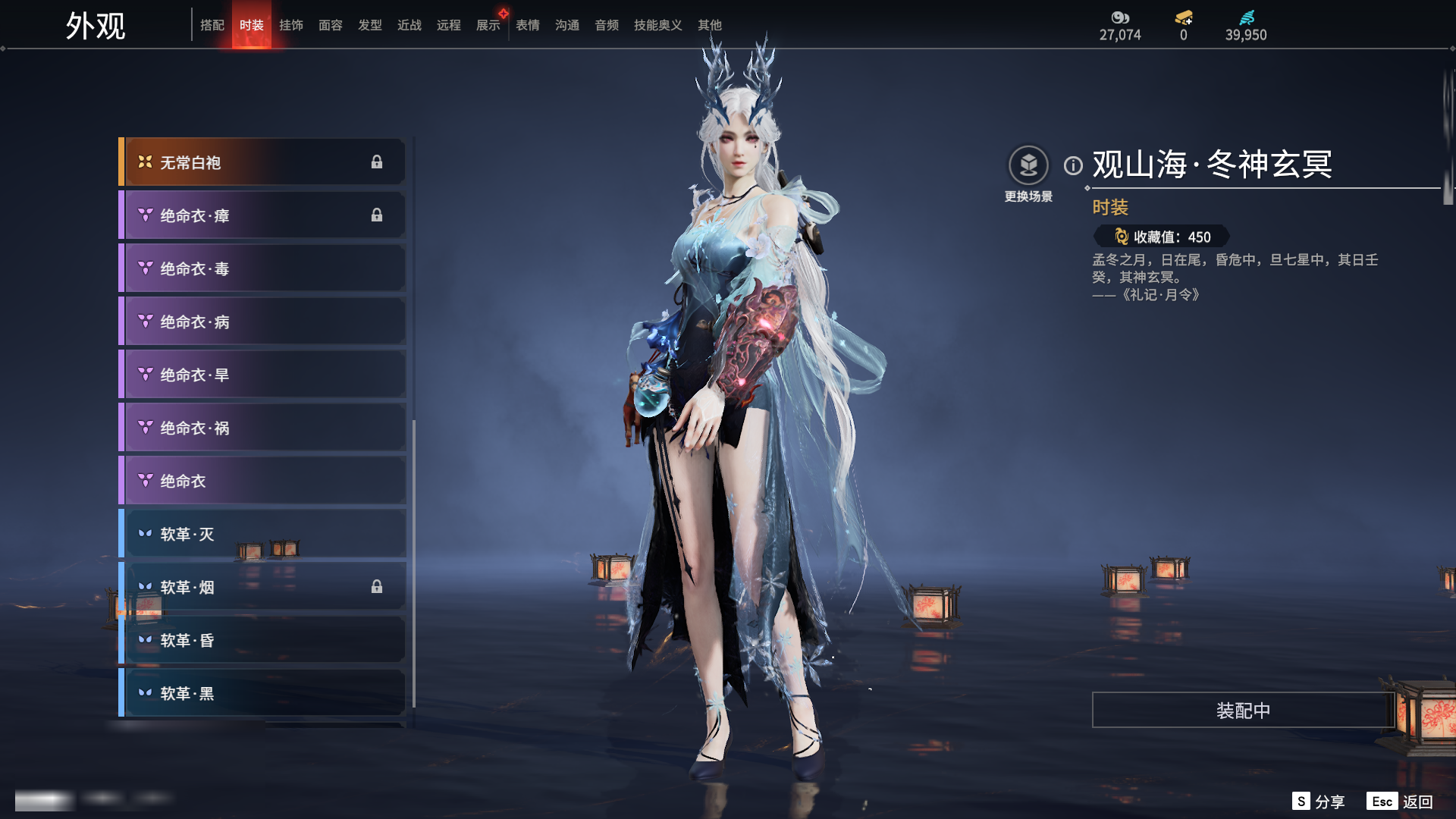Choose the 绝命衣·瘴 outfit row
This screenshot has height=819, width=1456.
pyautogui.click(x=262, y=215)
